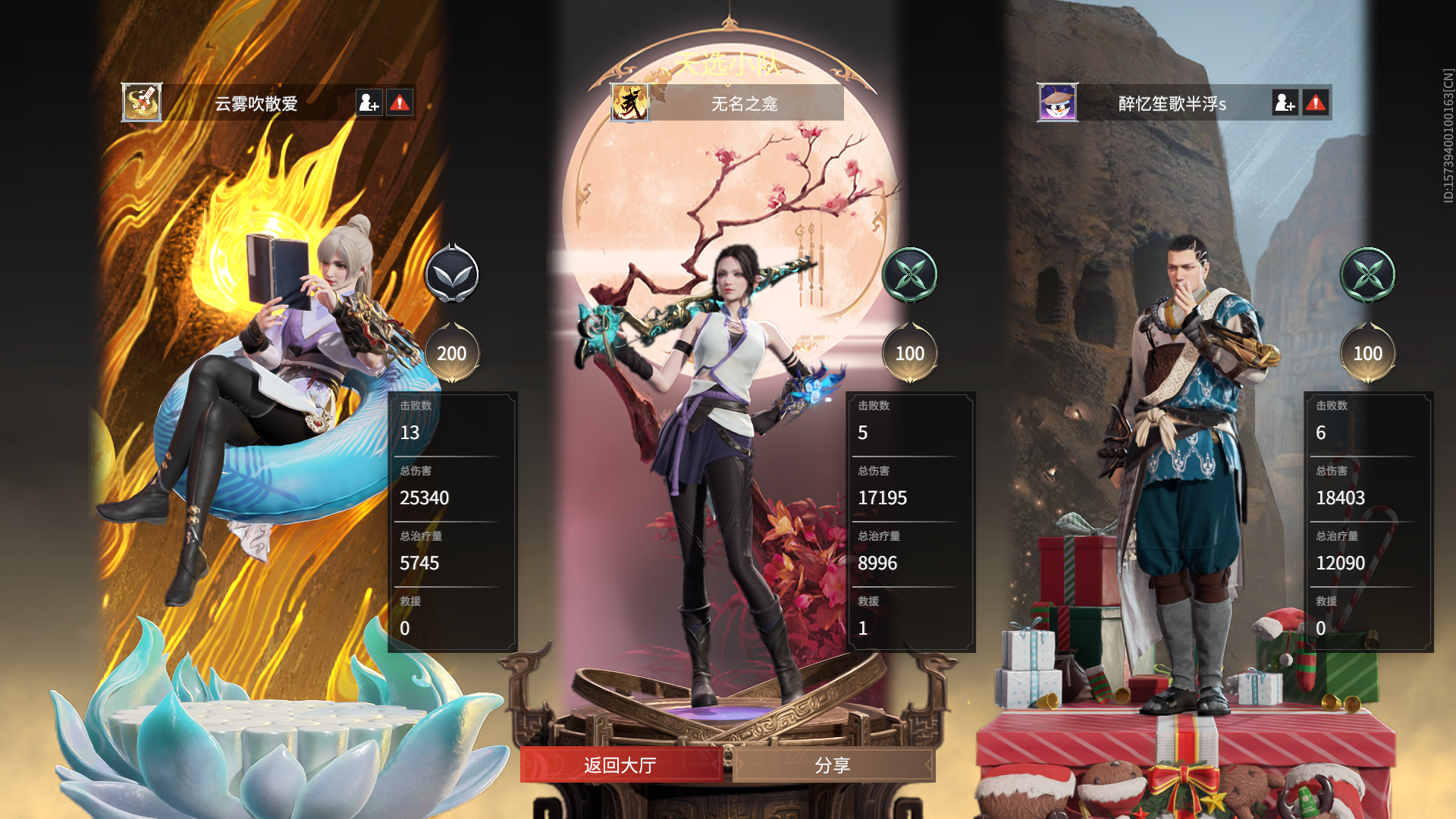View 无名之龛's avatar portrait

[630, 103]
